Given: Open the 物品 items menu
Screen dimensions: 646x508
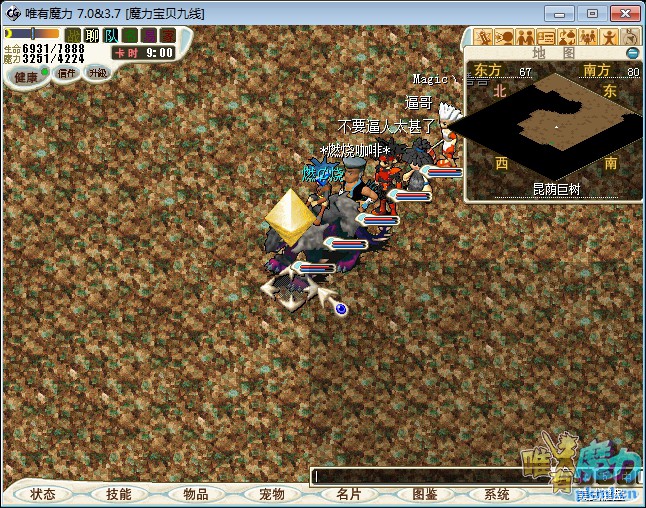Looking at the screenshot, I should point(195,494).
